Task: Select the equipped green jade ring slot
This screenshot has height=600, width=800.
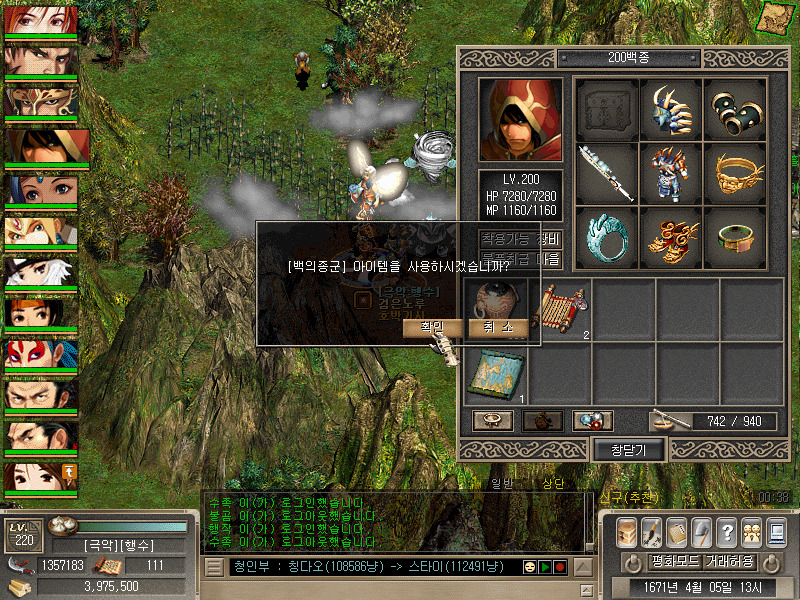Action: [735, 237]
